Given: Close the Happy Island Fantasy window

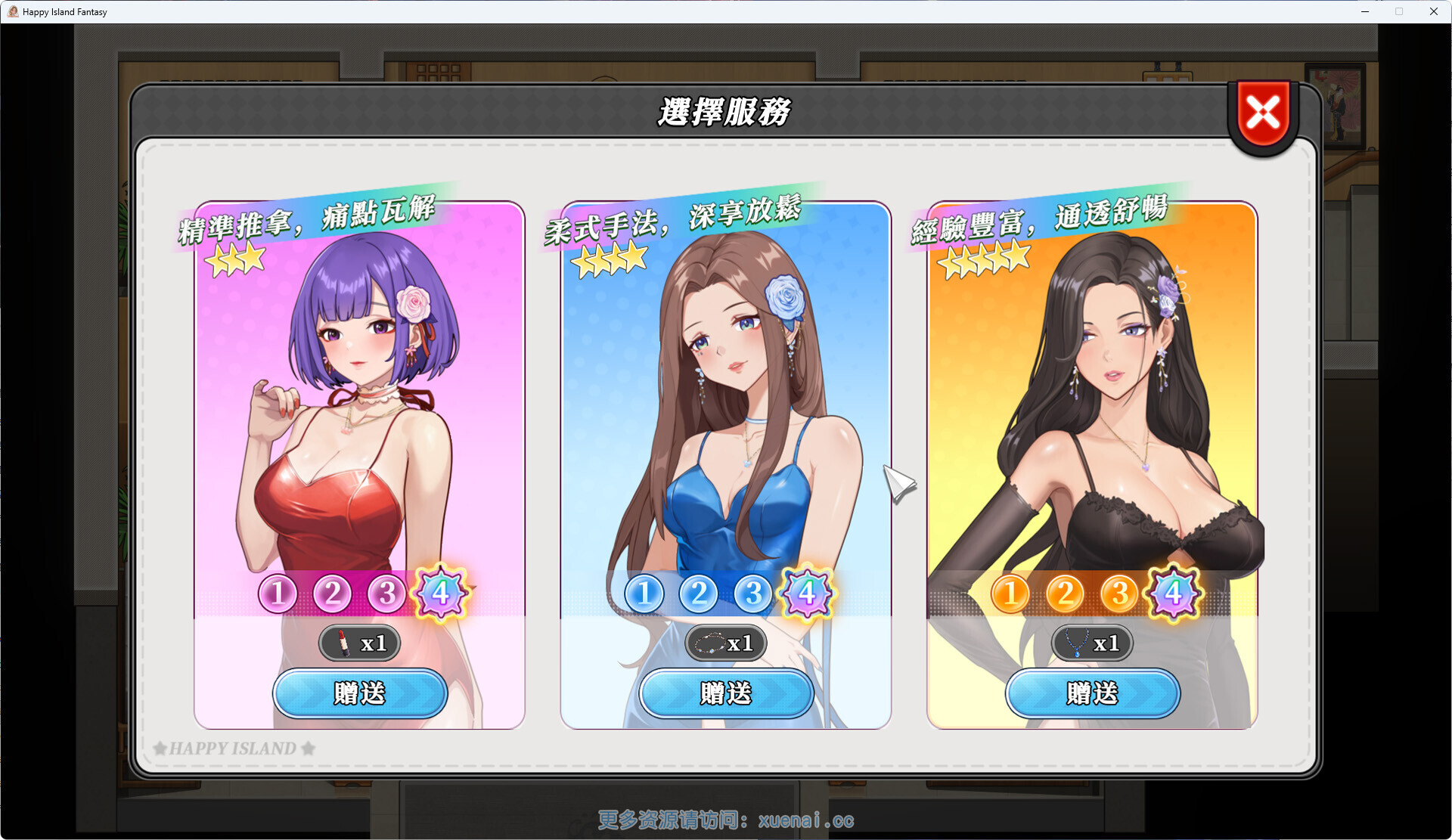Looking at the screenshot, I should (1433, 11).
